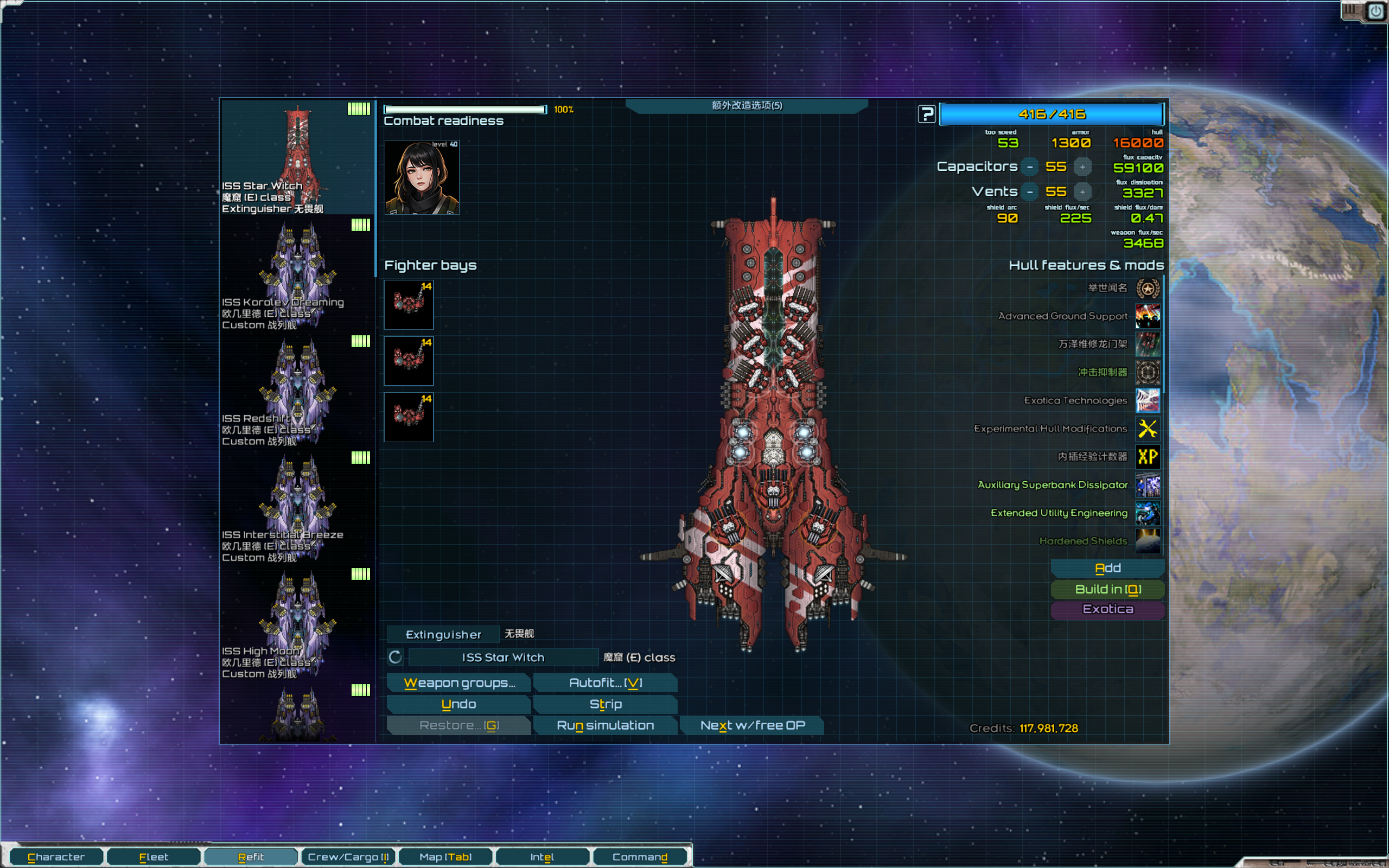The width and height of the screenshot is (1389, 868).
Task: Select ISS Korolev Dreaming in fleet list
Action: tap(297, 275)
